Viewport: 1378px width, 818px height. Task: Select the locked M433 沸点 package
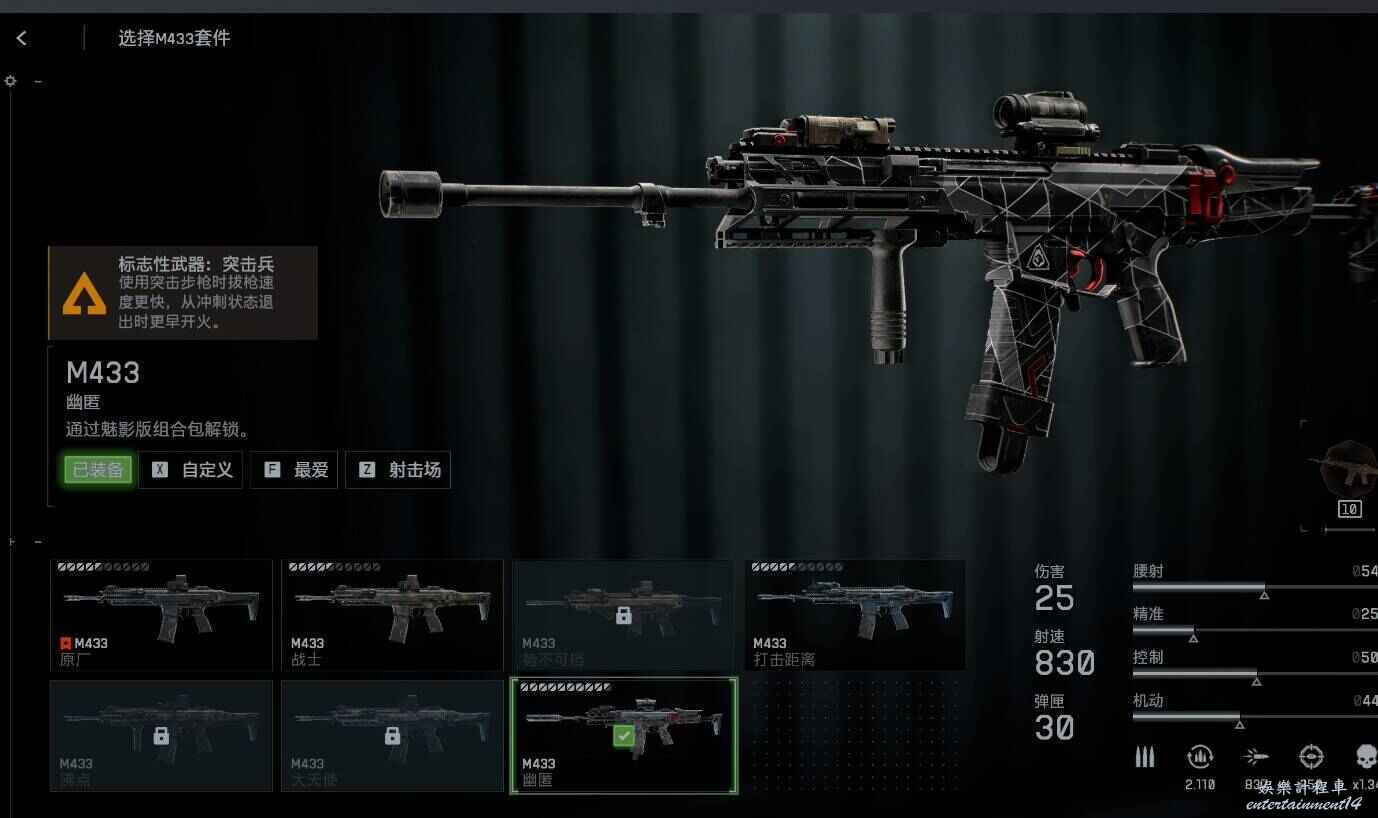pos(161,735)
